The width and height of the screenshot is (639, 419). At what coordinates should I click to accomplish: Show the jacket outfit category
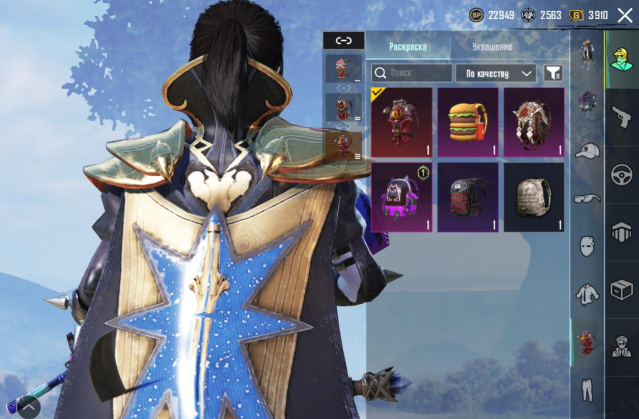(587, 294)
